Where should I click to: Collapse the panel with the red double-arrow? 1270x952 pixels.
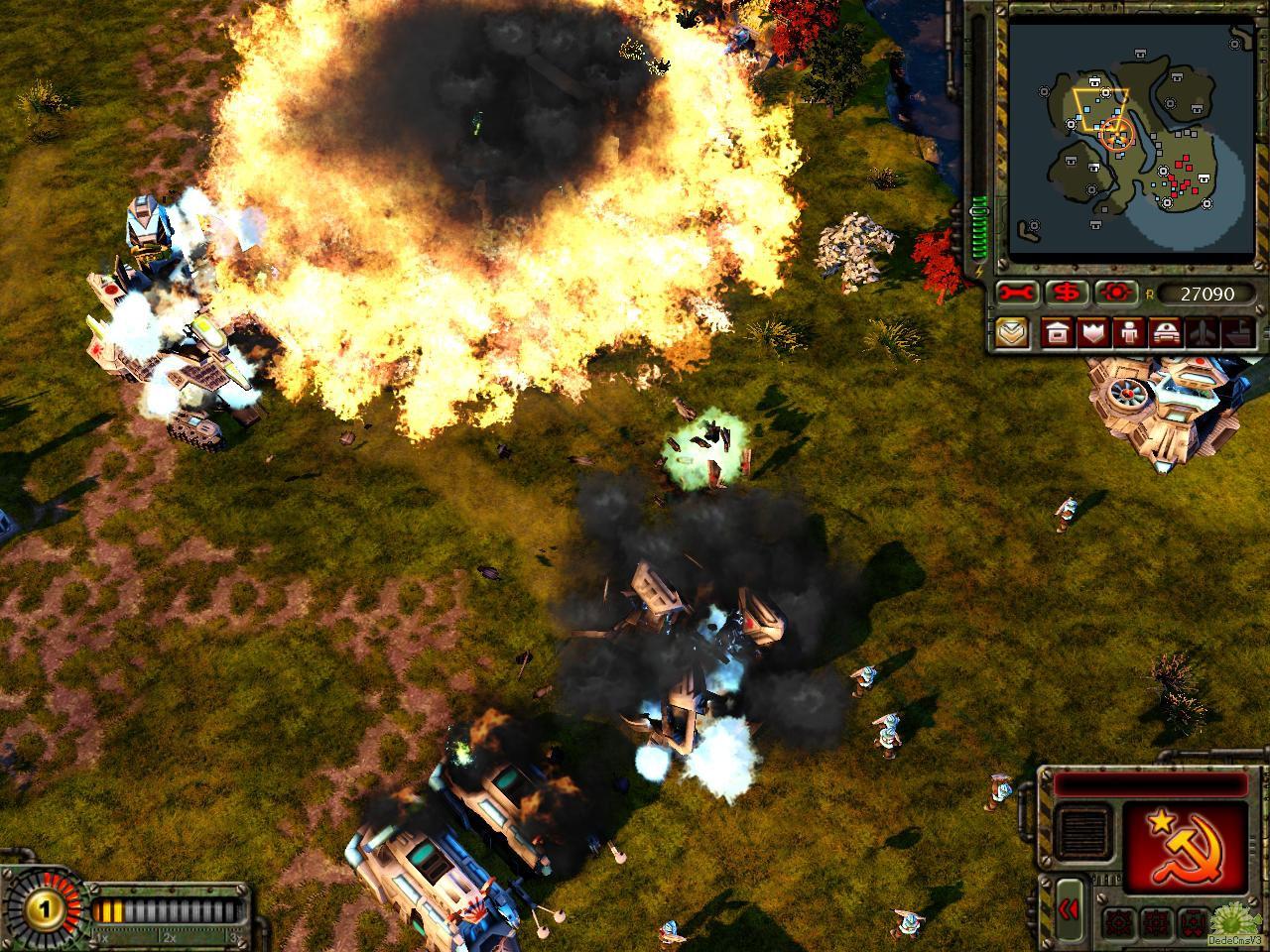coord(1069,908)
